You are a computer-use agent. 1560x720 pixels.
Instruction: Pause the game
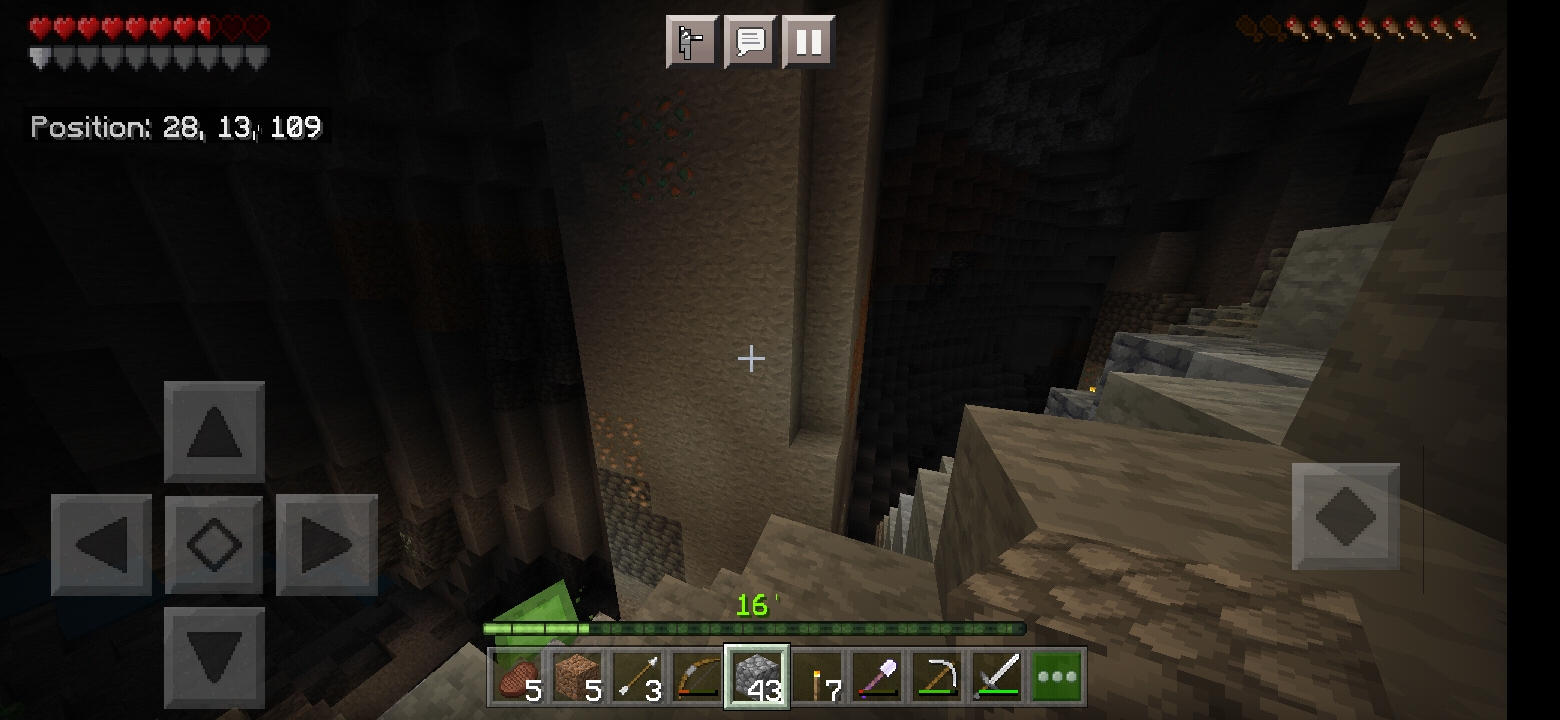(x=808, y=42)
